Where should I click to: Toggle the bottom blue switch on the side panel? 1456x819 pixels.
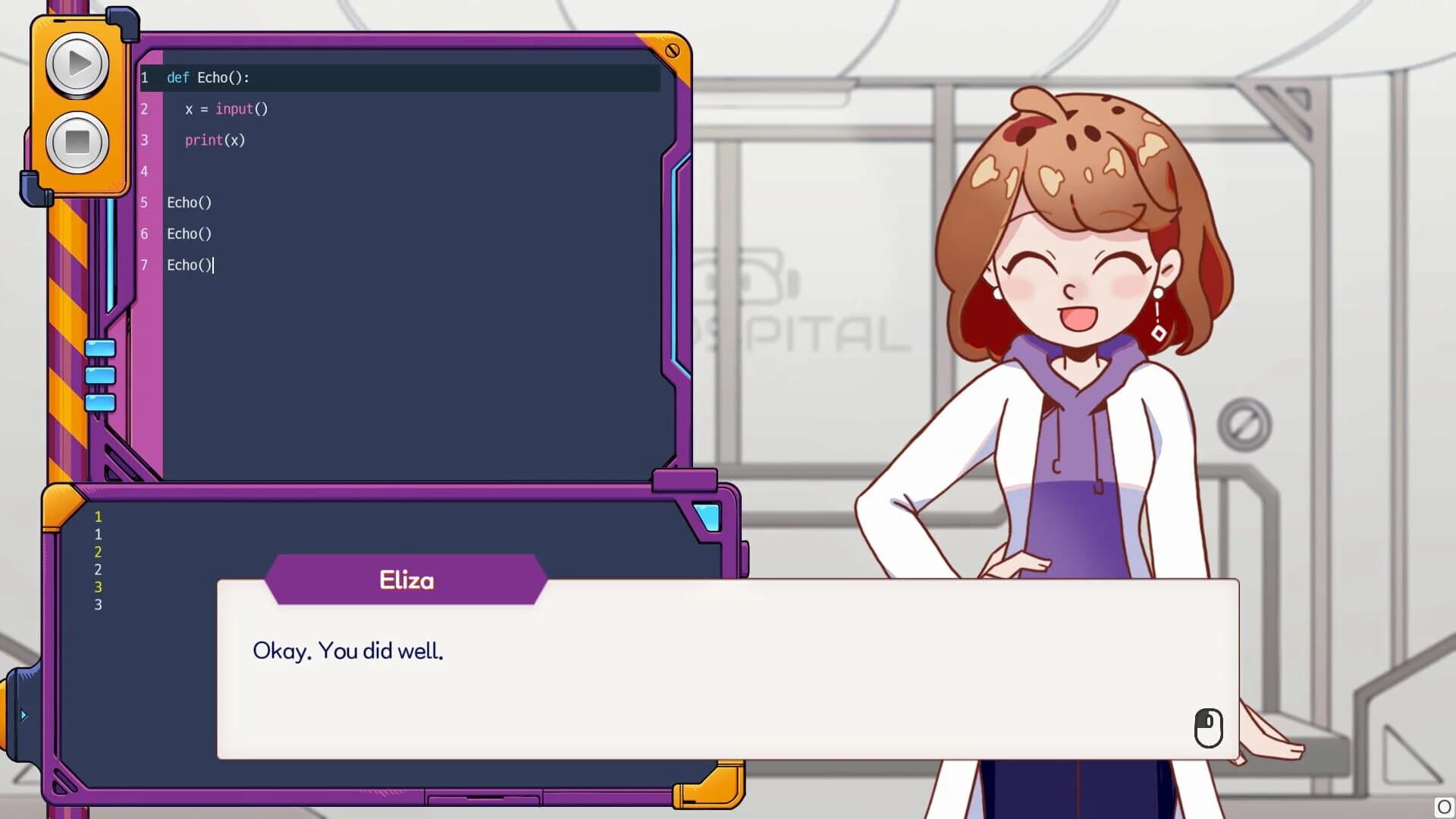click(x=99, y=403)
